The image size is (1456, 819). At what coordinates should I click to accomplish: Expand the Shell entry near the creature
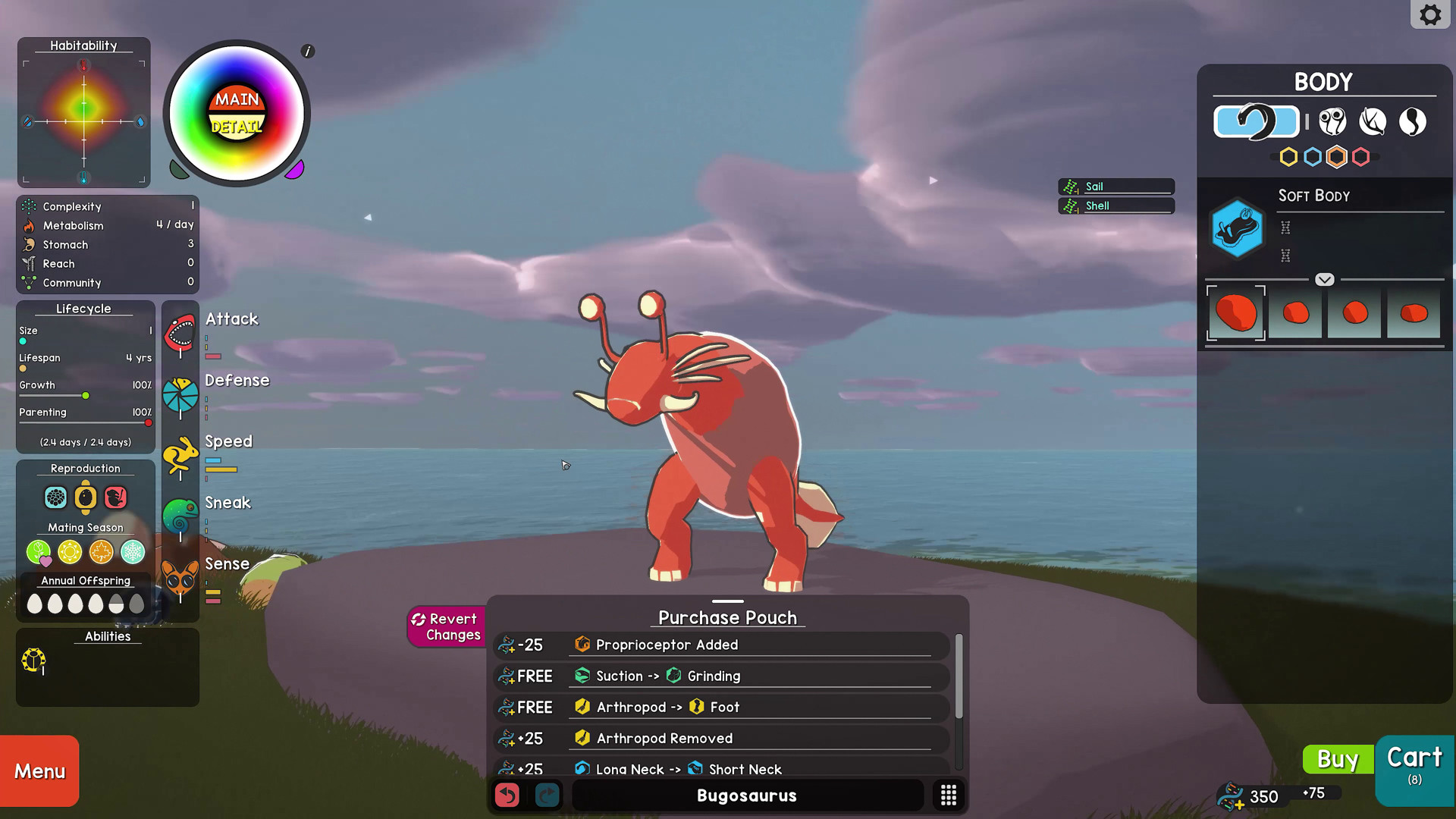coord(1116,206)
